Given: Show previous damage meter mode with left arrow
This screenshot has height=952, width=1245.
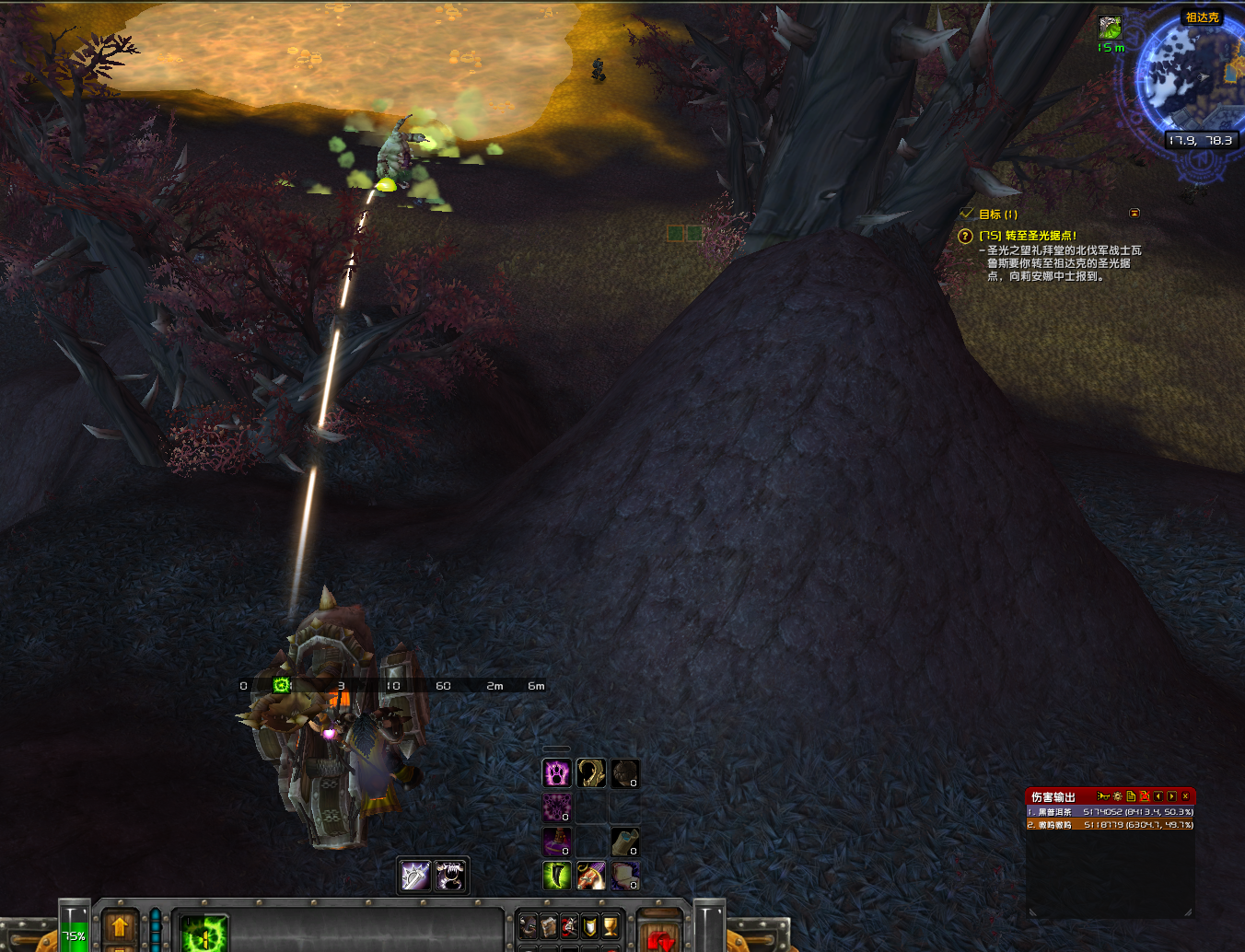Looking at the screenshot, I should 1158,796.
